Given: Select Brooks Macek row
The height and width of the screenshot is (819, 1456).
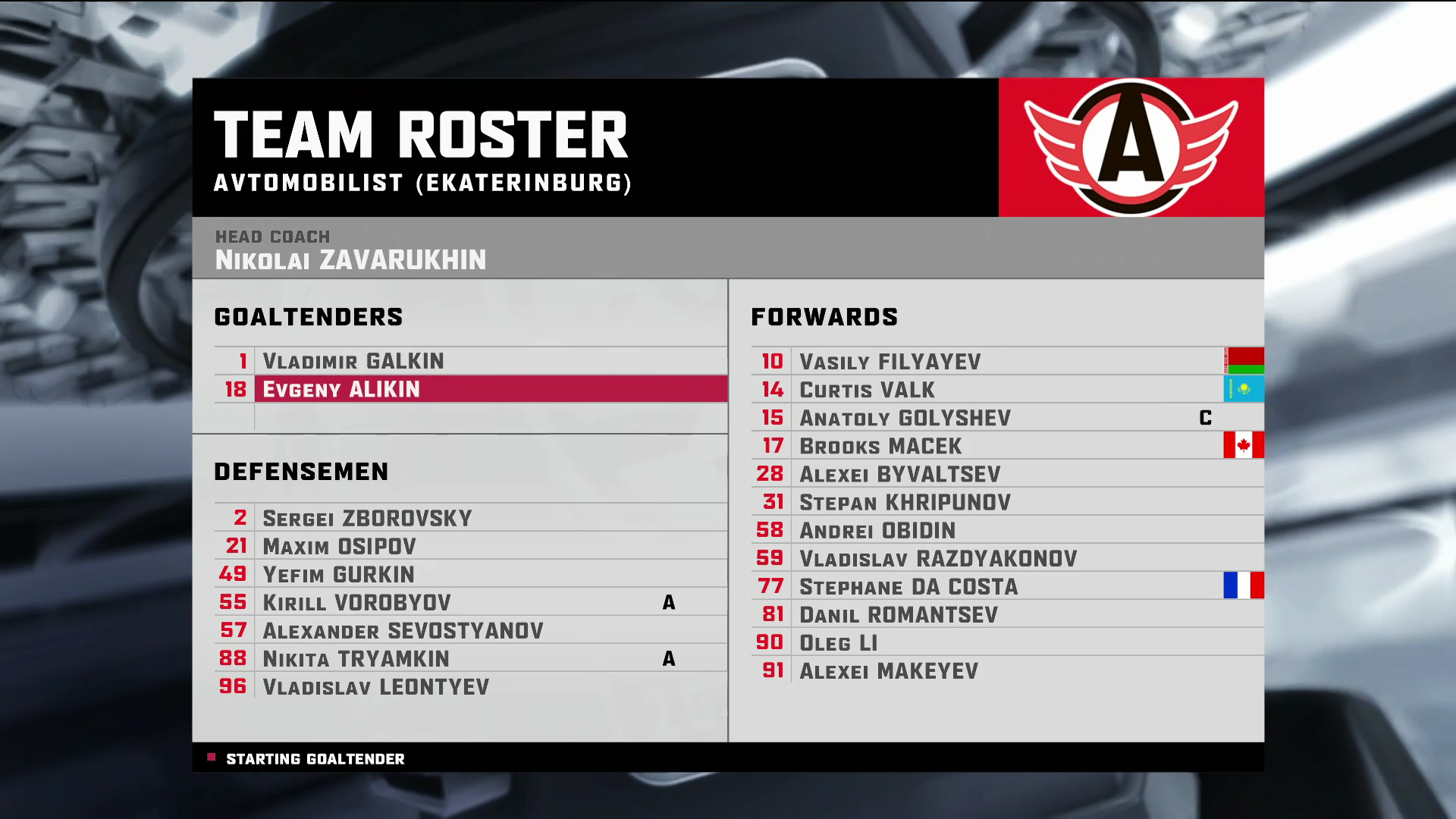Looking at the screenshot, I should (880, 446).
